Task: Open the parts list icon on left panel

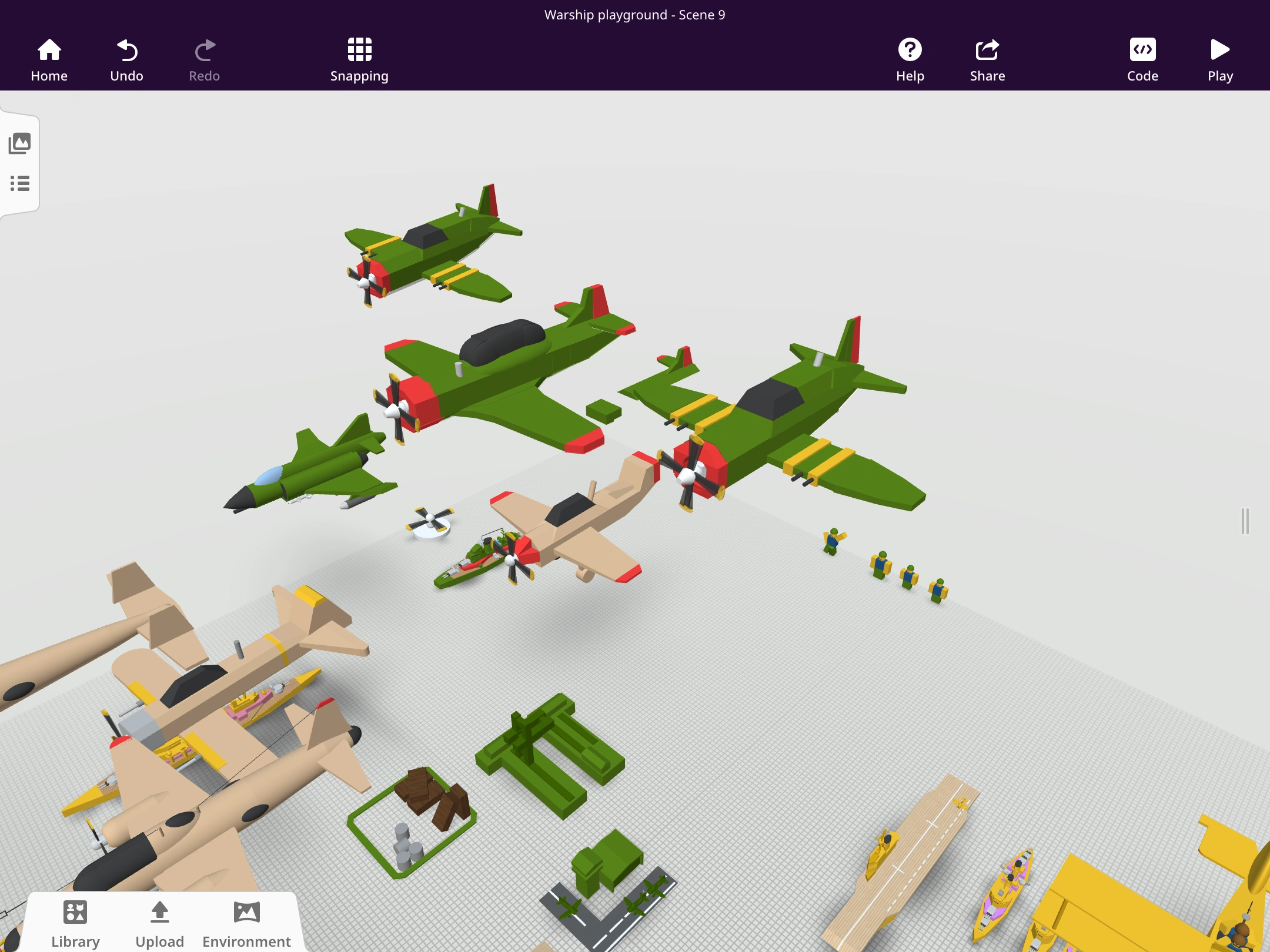Action: (20, 184)
